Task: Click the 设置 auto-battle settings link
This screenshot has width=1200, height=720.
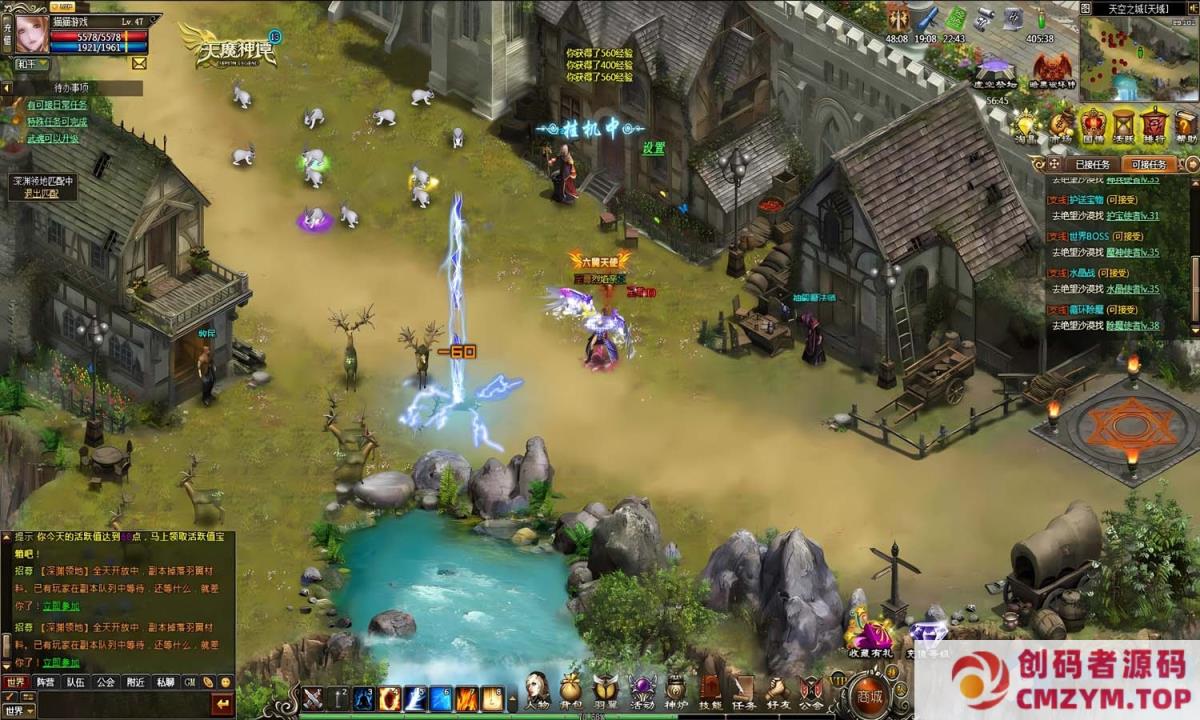Action: click(654, 148)
